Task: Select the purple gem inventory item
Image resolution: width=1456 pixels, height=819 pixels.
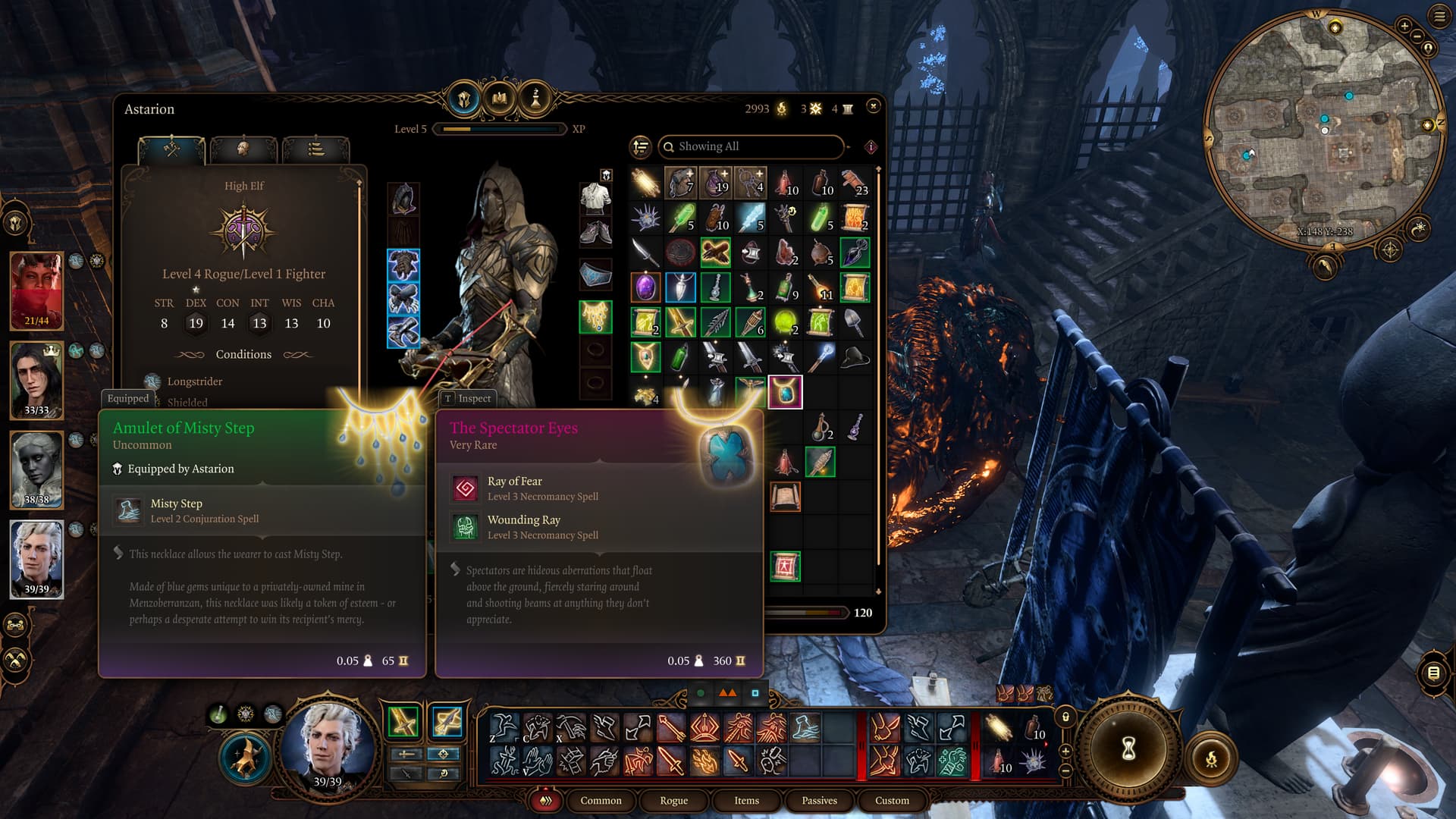Action: (x=645, y=287)
